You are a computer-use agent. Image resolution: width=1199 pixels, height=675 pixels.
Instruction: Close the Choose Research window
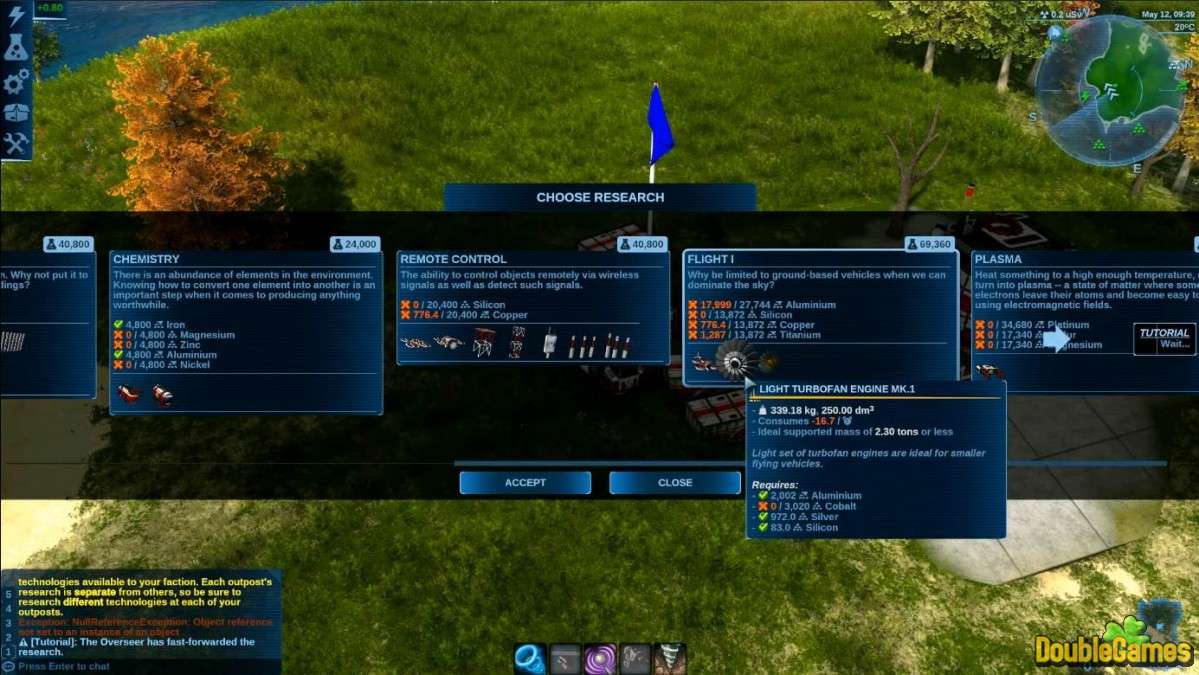tap(675, 482)
